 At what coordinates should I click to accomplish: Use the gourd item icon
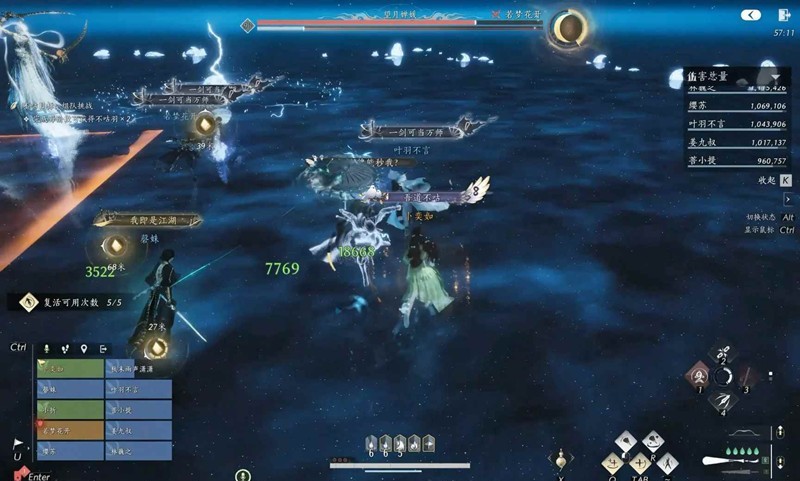(x=561, y=458)
